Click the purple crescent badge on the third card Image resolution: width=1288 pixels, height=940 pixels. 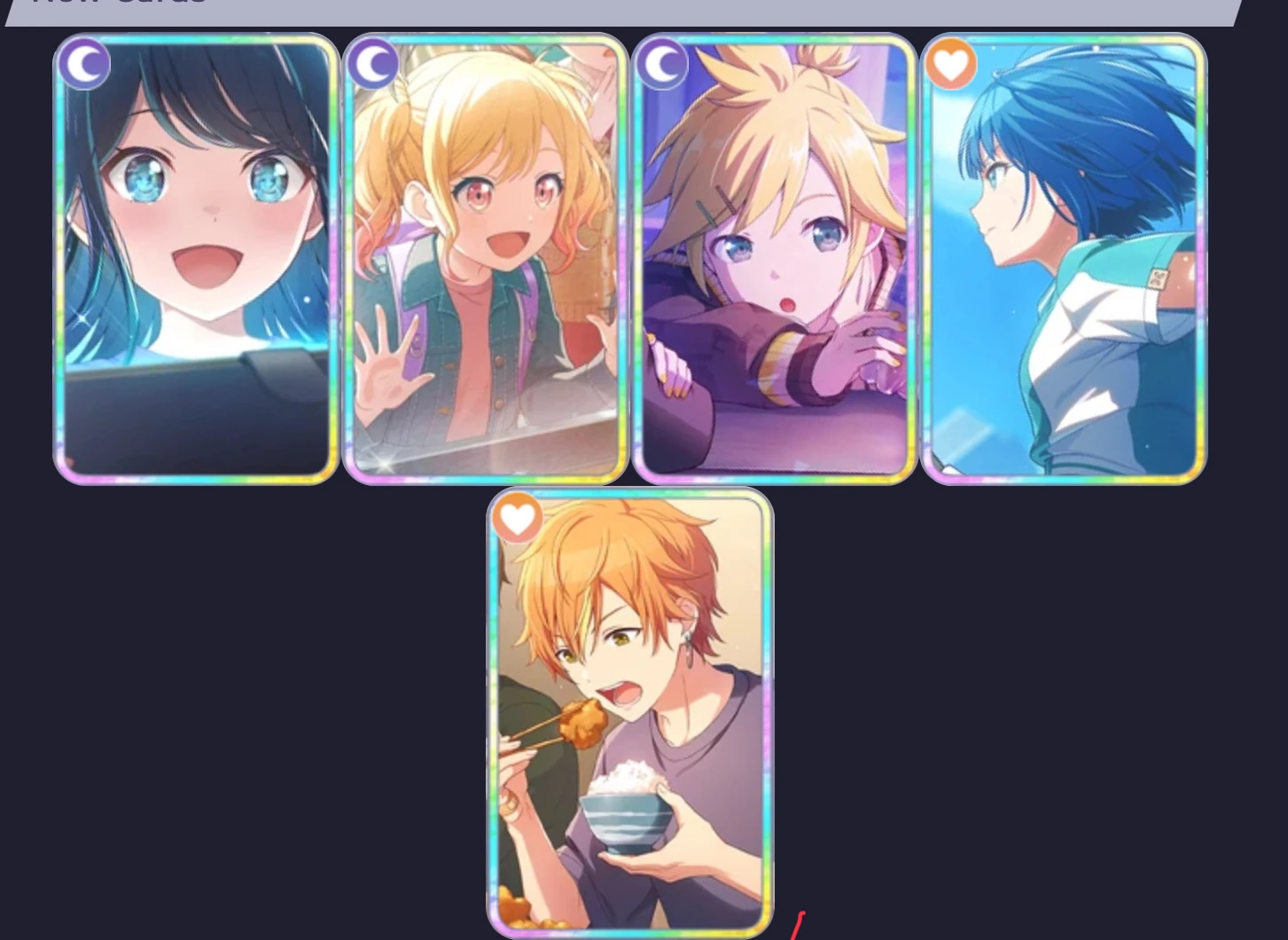point(663,64)
